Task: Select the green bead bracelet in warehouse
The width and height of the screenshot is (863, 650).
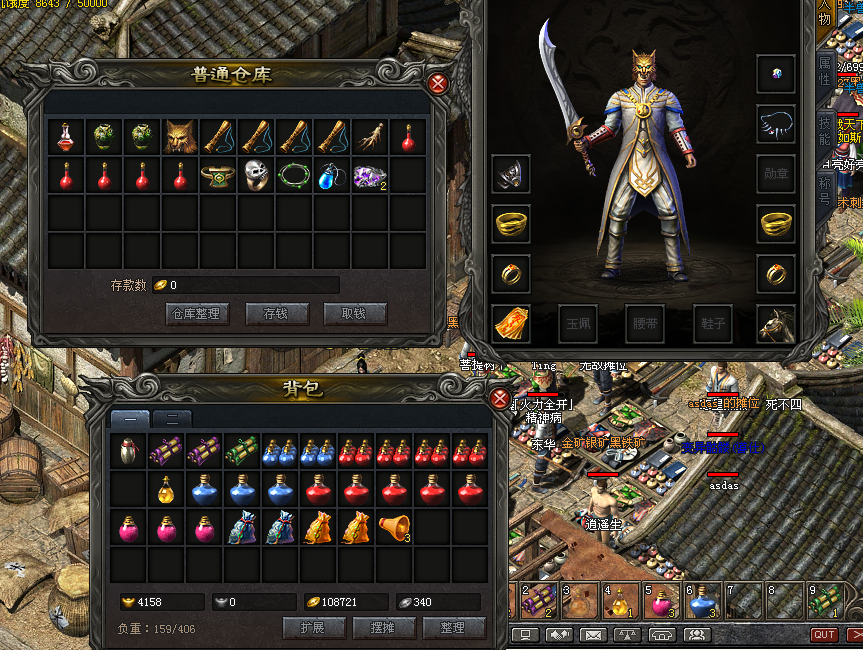Action: (294, 176)
